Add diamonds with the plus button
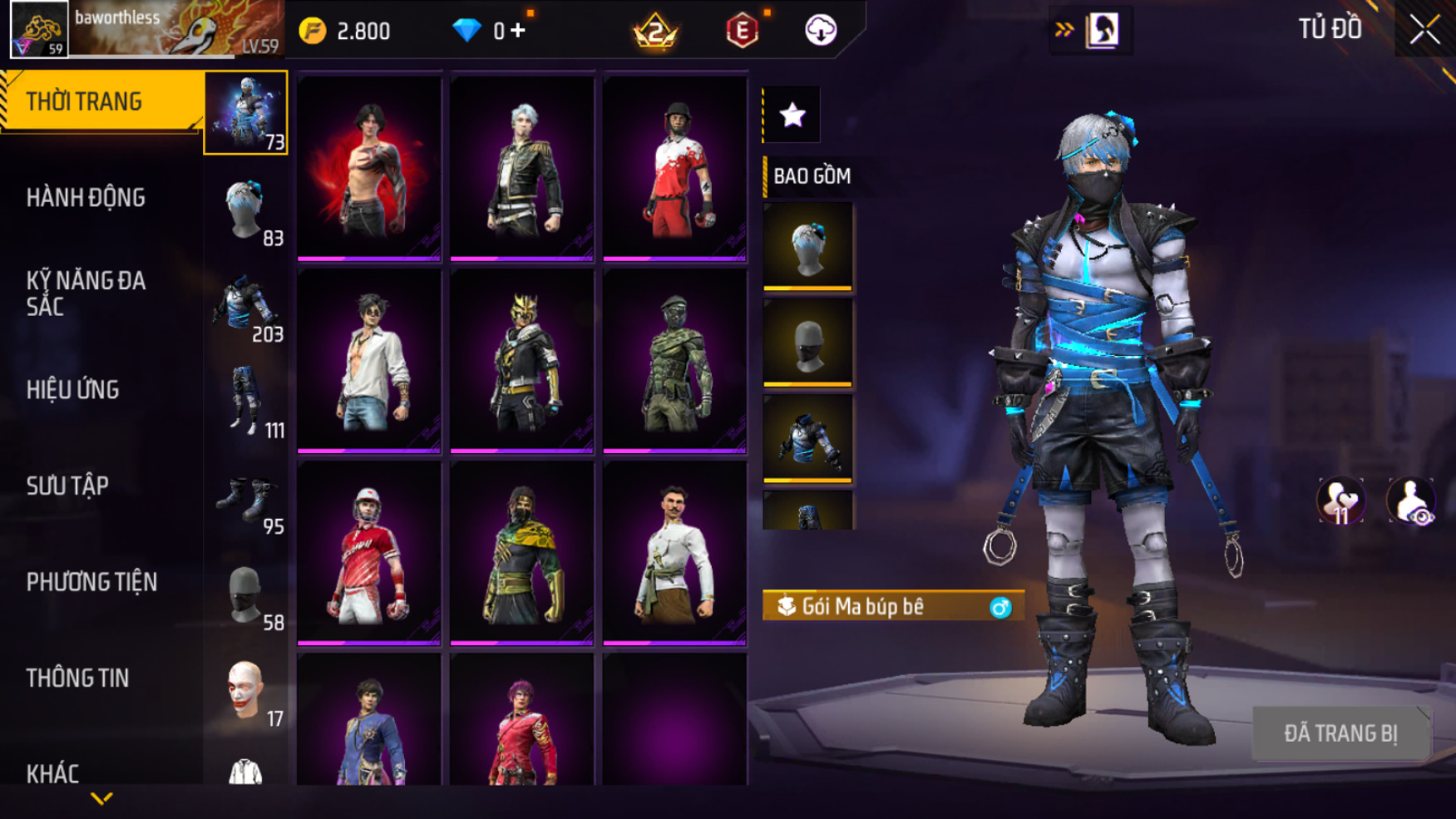Screen dimensions: 1456x819 click(x=519, y=31)
